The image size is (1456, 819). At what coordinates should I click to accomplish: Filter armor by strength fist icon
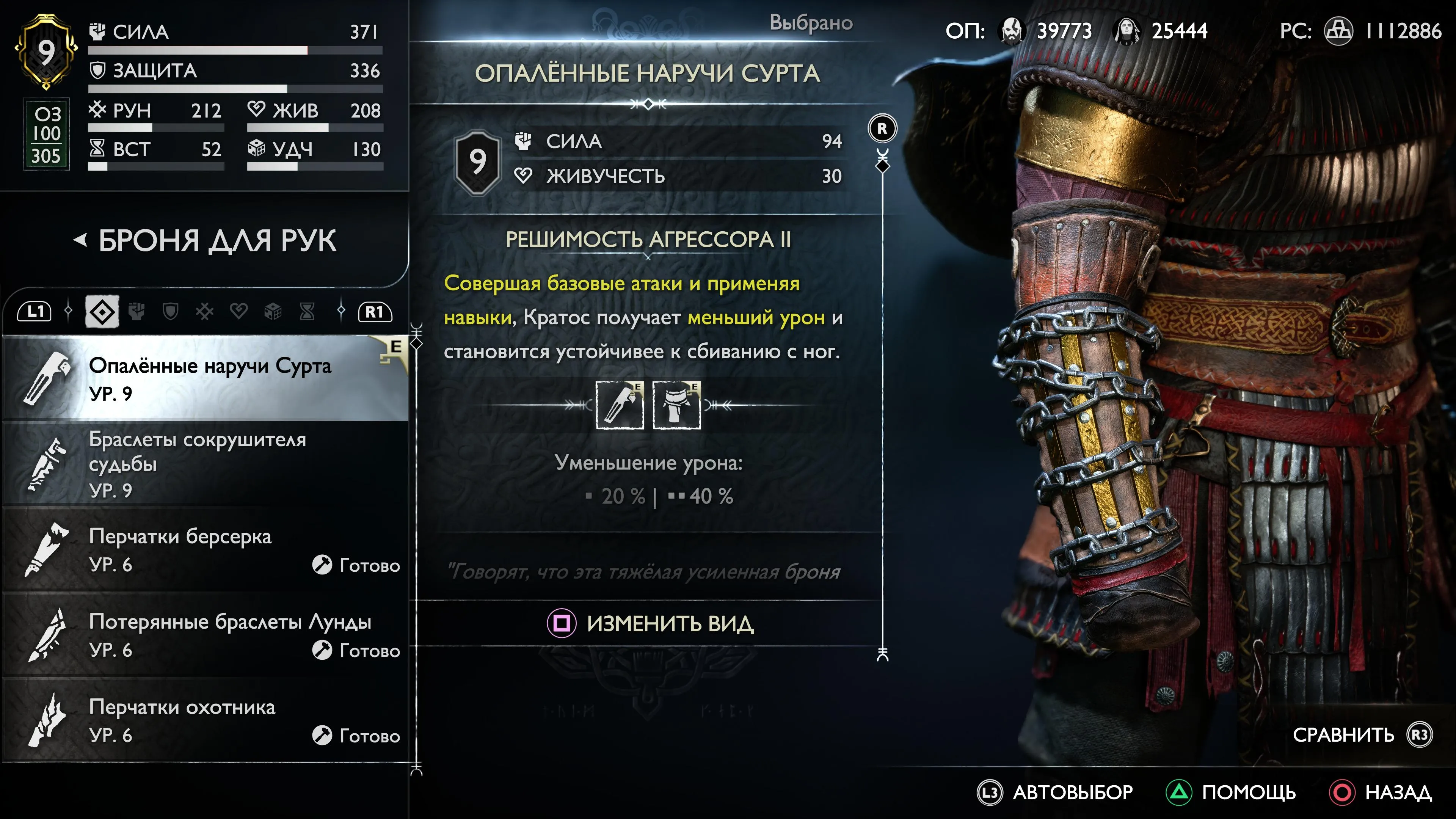[x=137, y=311]
